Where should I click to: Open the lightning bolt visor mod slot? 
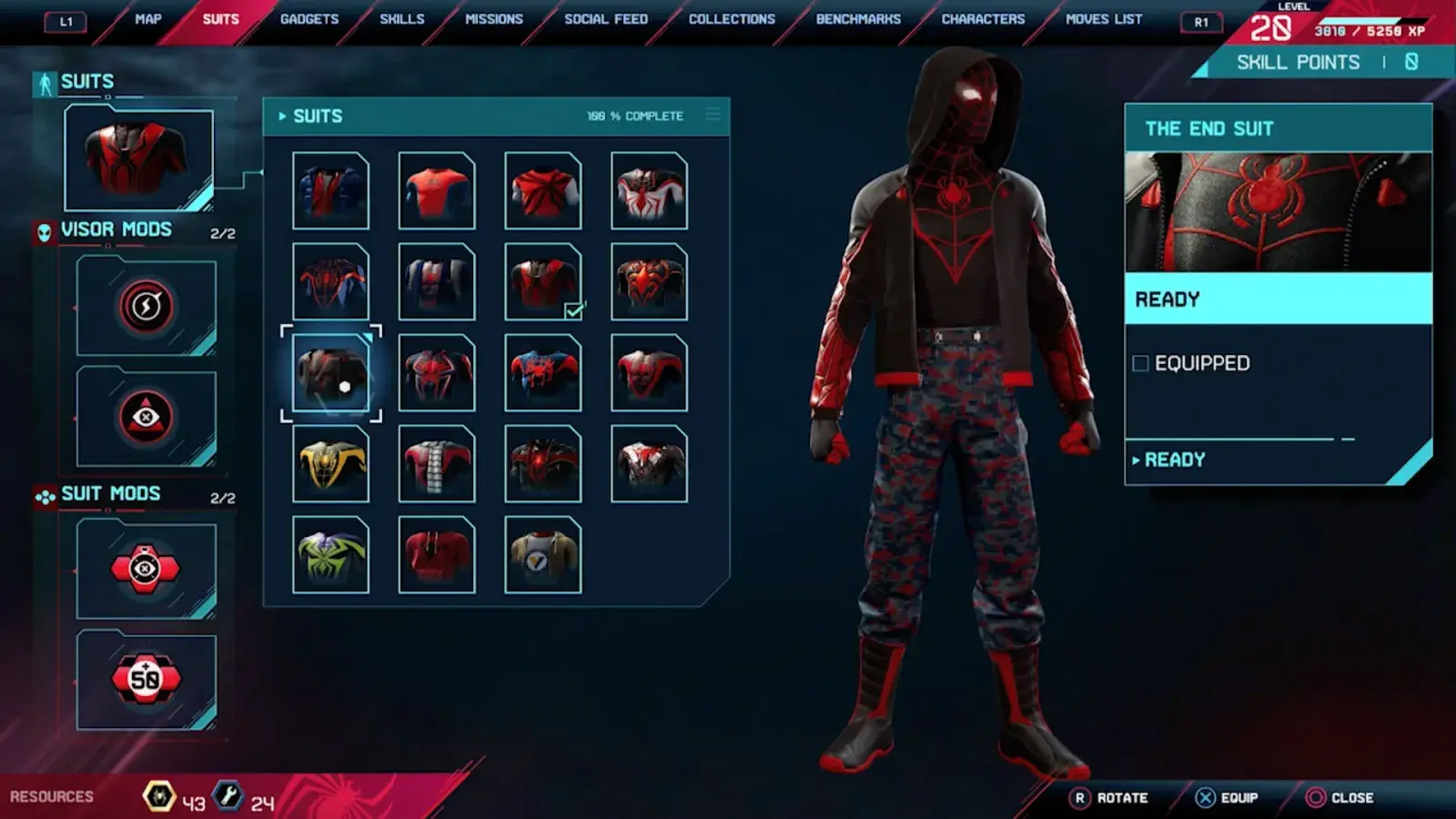pos(147,307)
